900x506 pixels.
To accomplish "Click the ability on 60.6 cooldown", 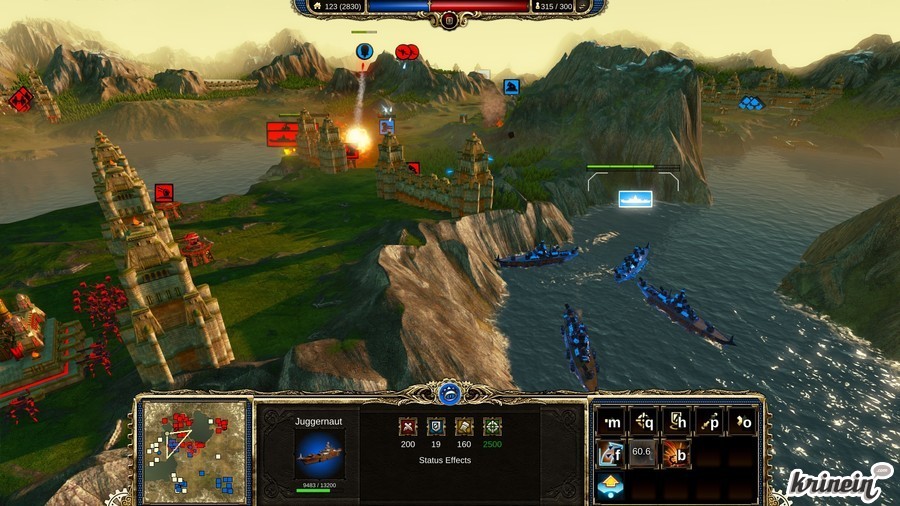I will (645, 453).
